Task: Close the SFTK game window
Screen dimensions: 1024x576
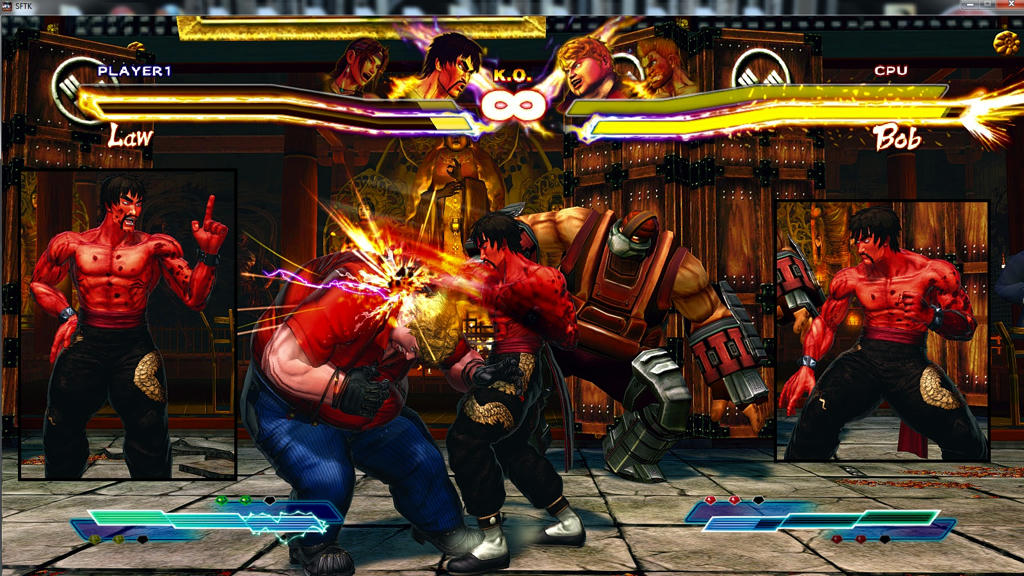Action: (x=1008, y=5)
